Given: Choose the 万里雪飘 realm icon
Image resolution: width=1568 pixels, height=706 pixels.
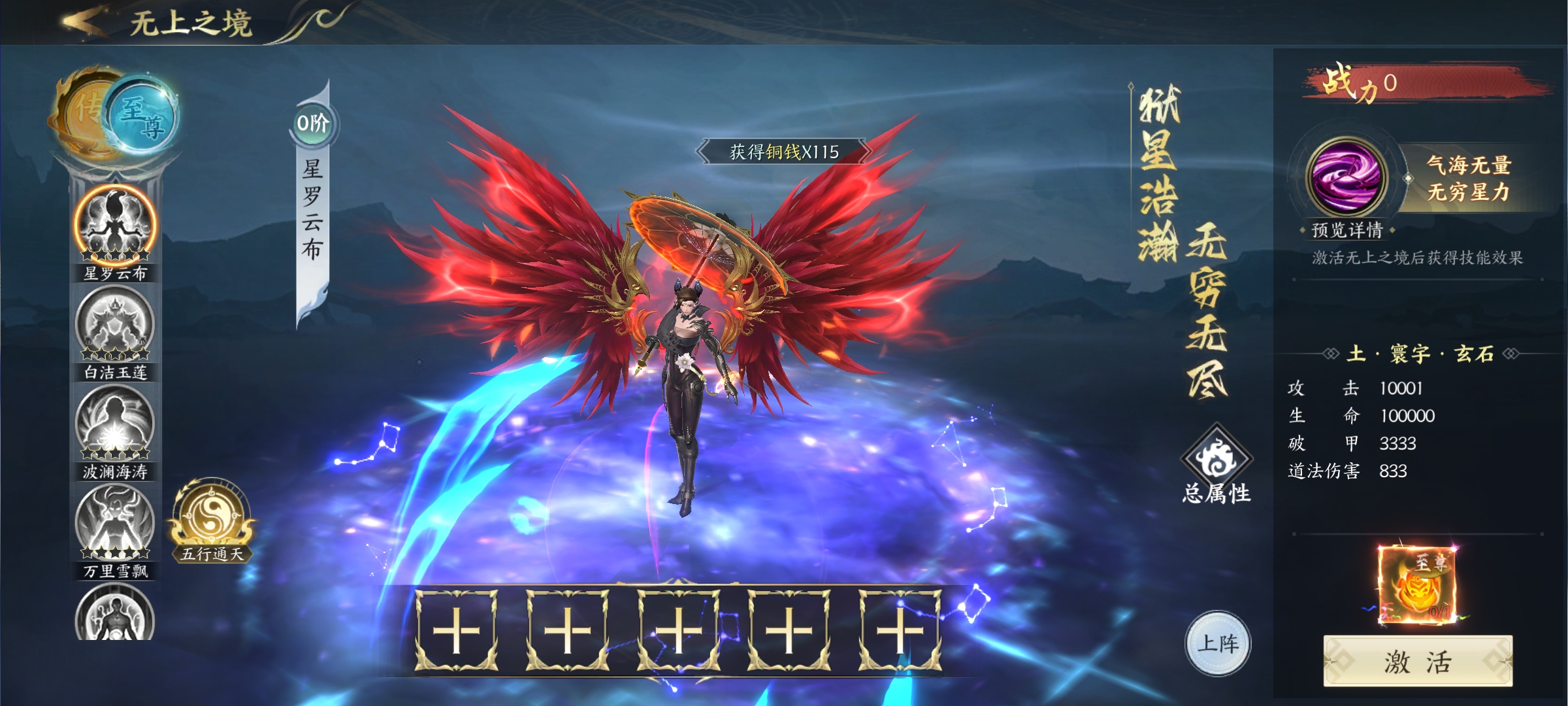Looking at the screenshot, I should pyautogui.click(x=115, y=524).
